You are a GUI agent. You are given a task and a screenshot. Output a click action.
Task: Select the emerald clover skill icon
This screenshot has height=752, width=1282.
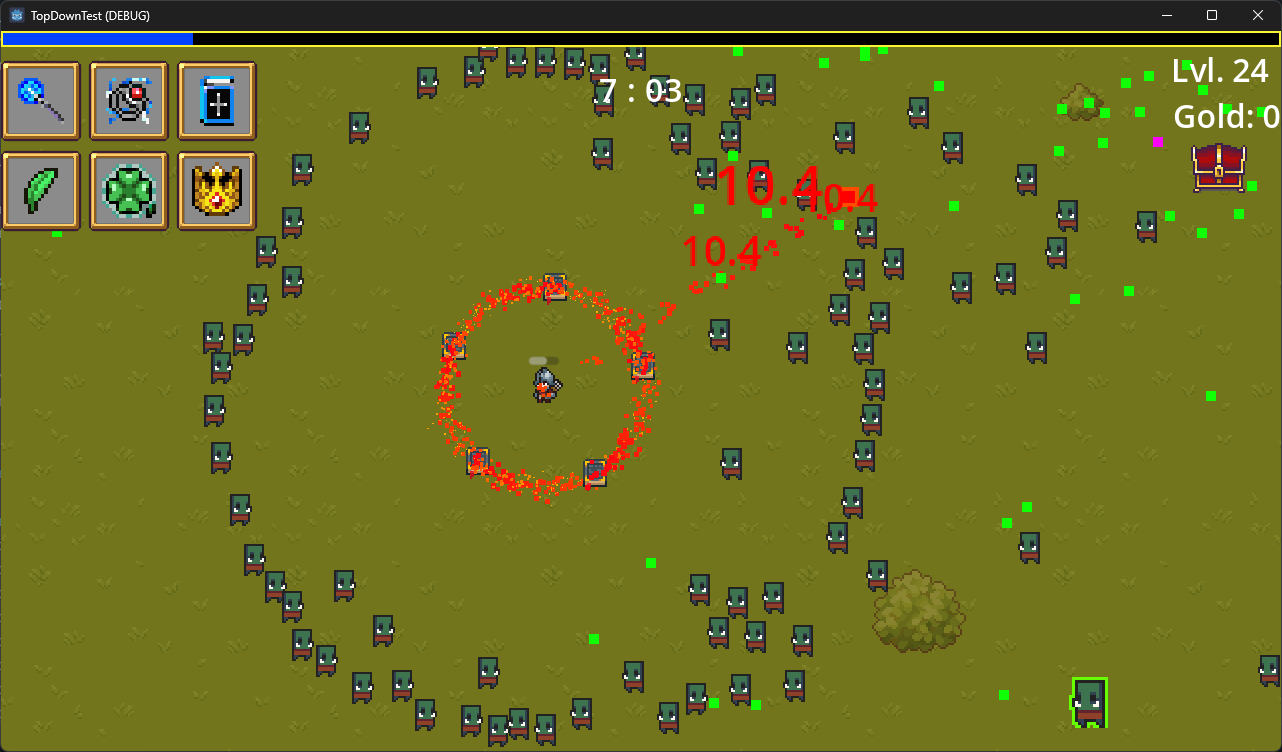tap(129, 190)
